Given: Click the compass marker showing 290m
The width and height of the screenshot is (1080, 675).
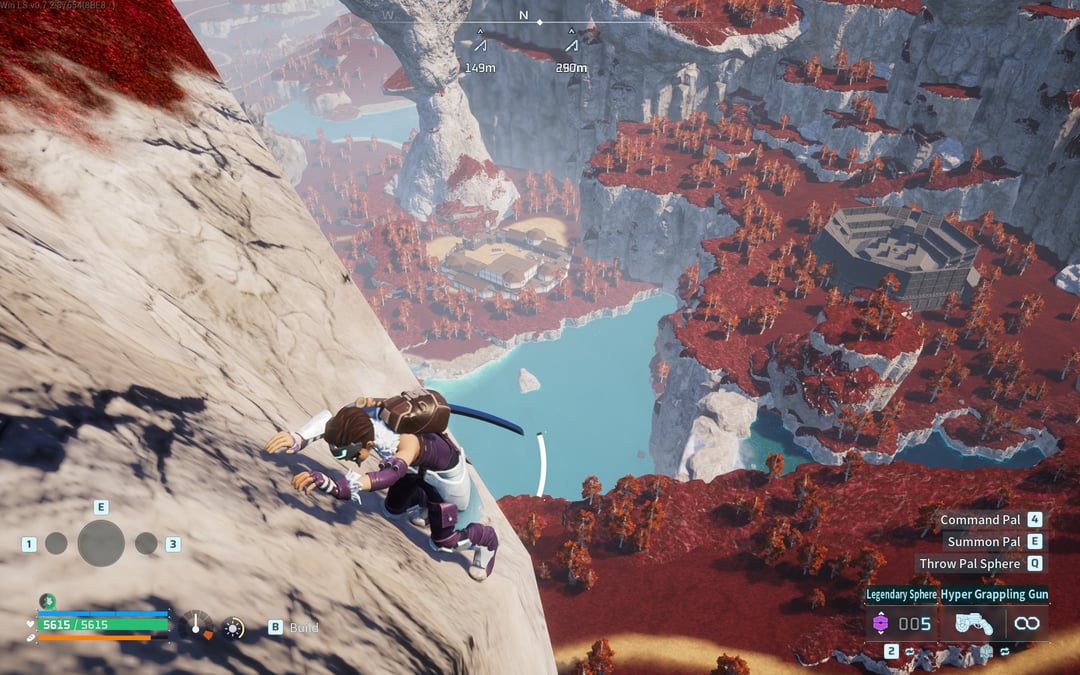Looking at the screenshot, I should (571, 43).
